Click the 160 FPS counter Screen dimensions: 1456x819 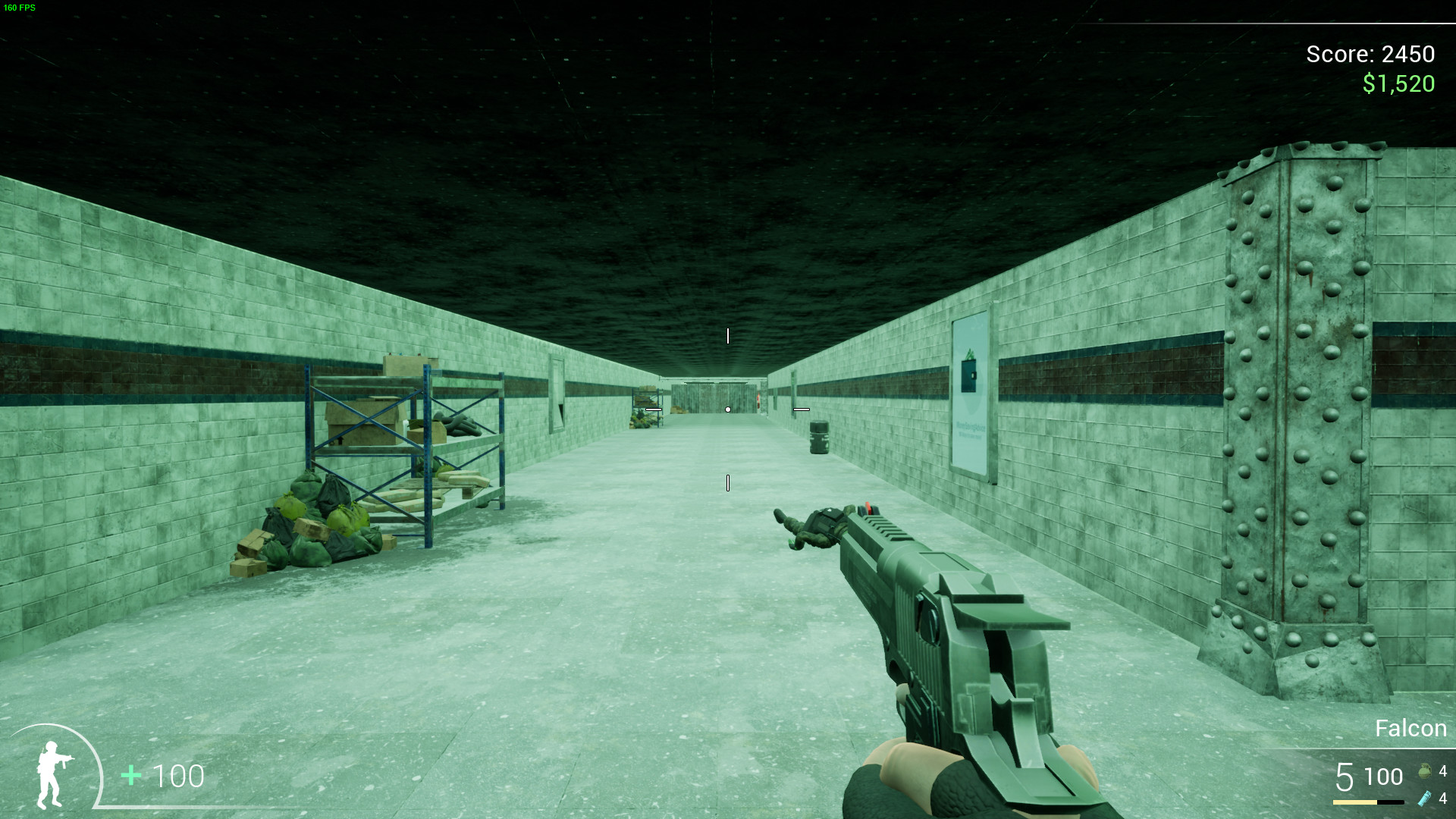pyautogui.click(x=20, y=9)
